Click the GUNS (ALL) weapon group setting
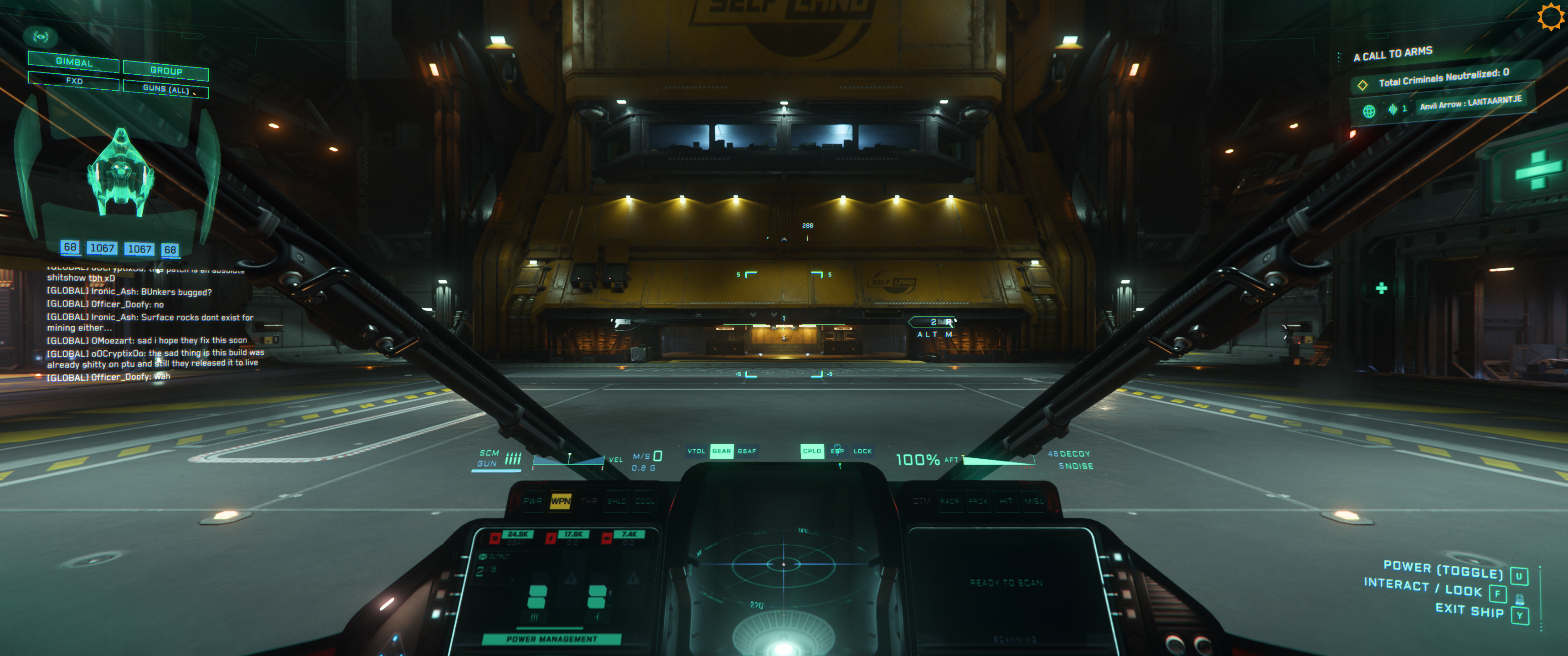1568x656 pixels. pos(165,89)
